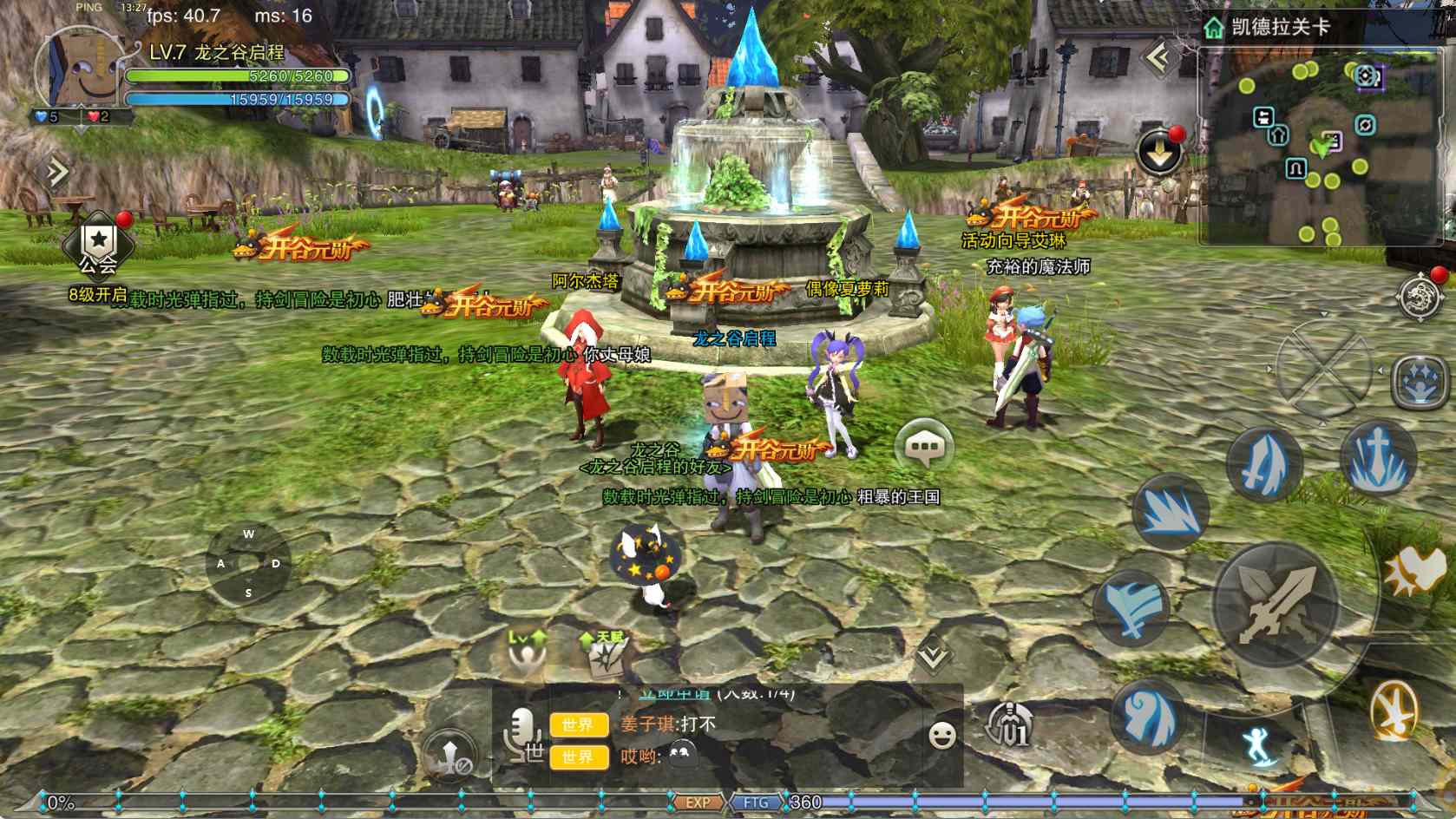The image size is (1456, 819).
Task: Open the dragon emblem menu icon
Action: click(x=1420, y=296)
